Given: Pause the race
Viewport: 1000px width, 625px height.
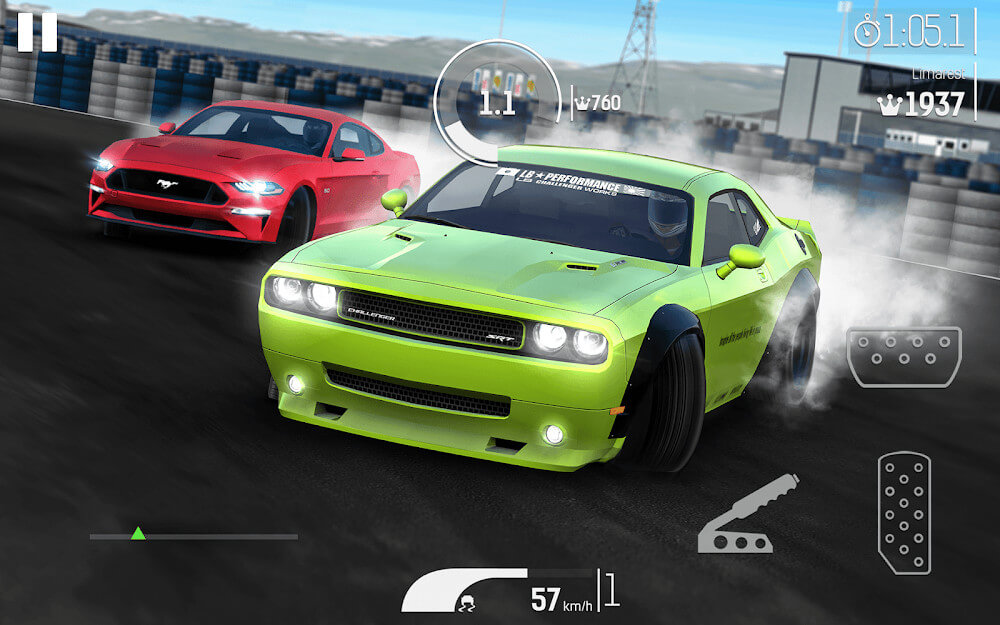Looking at the screenshot, I should coord(38,32).
